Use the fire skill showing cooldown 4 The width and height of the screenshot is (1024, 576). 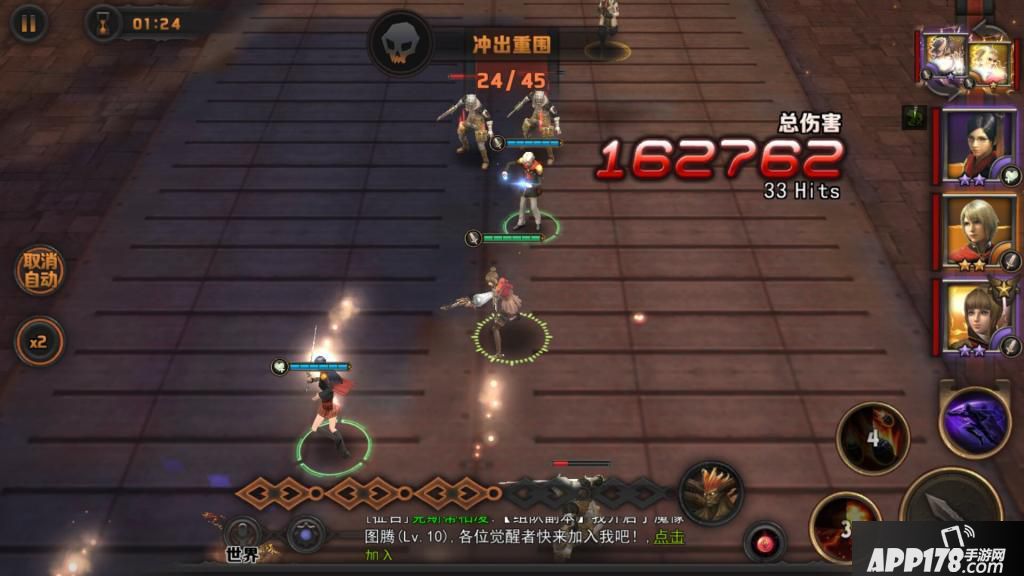872,438
